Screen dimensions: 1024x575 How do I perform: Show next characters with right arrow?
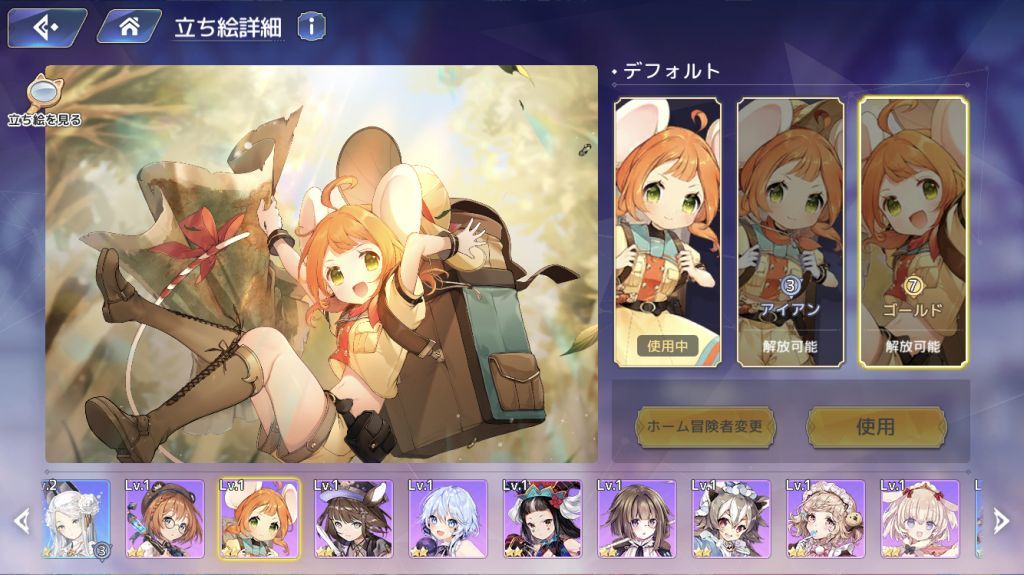point(1001,519)
